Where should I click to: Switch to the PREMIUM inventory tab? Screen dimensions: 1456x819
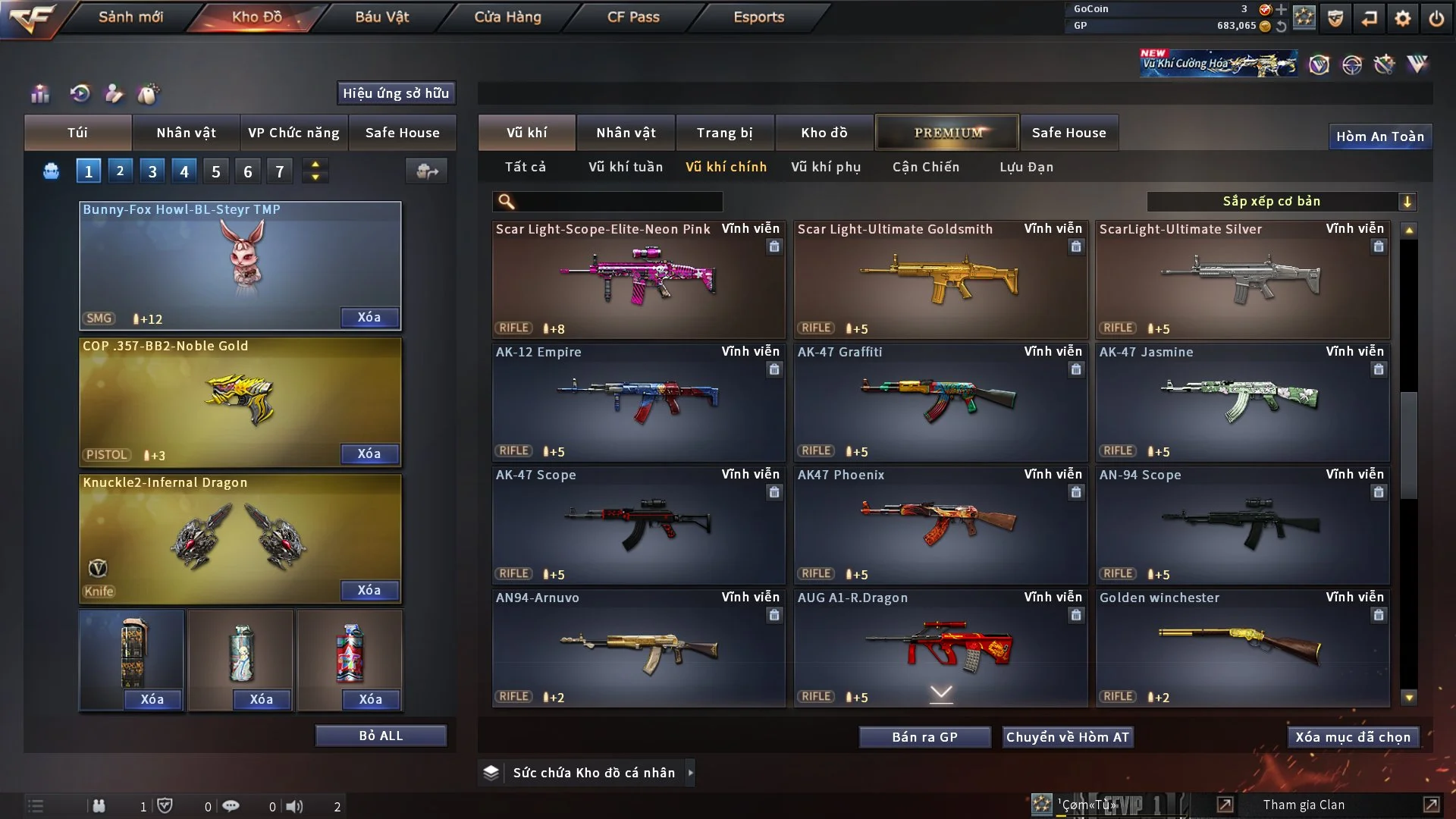point(947,133)
